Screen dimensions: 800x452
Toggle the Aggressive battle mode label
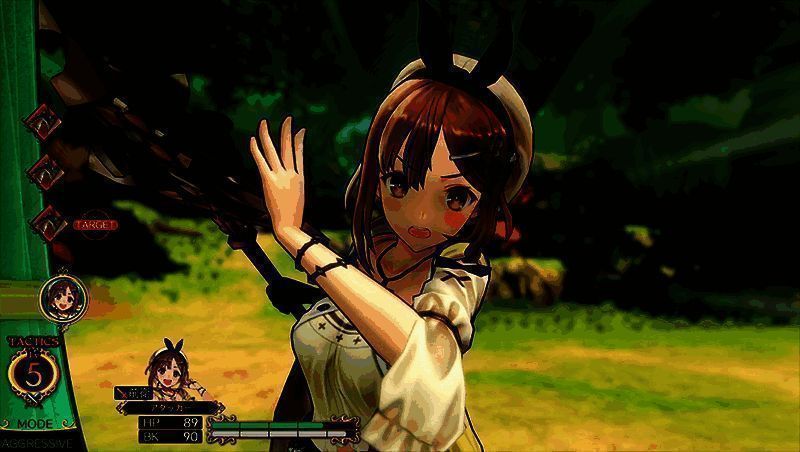[x=36, y=441]
